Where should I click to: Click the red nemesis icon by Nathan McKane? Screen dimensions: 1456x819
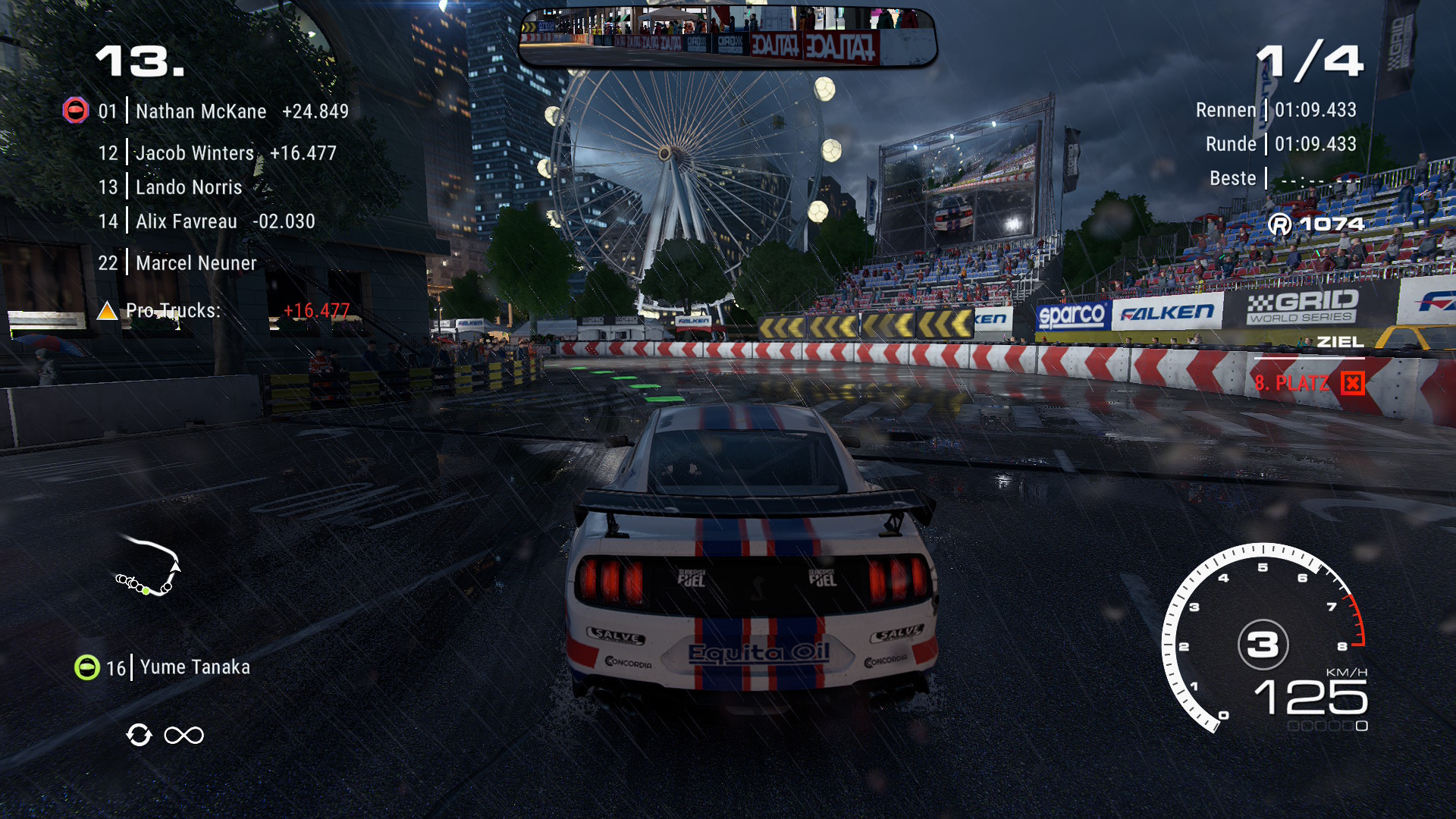(x=75, y=111)
